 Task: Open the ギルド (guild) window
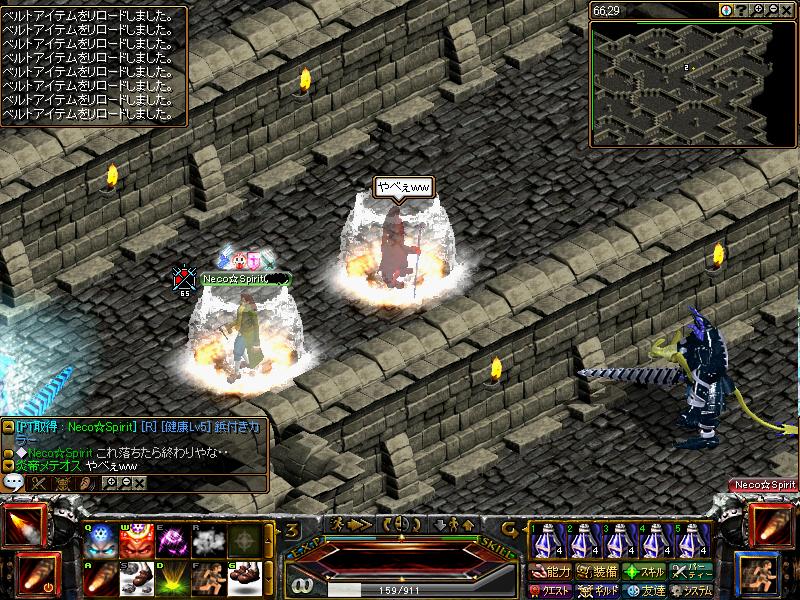click(x=597, y=591)
